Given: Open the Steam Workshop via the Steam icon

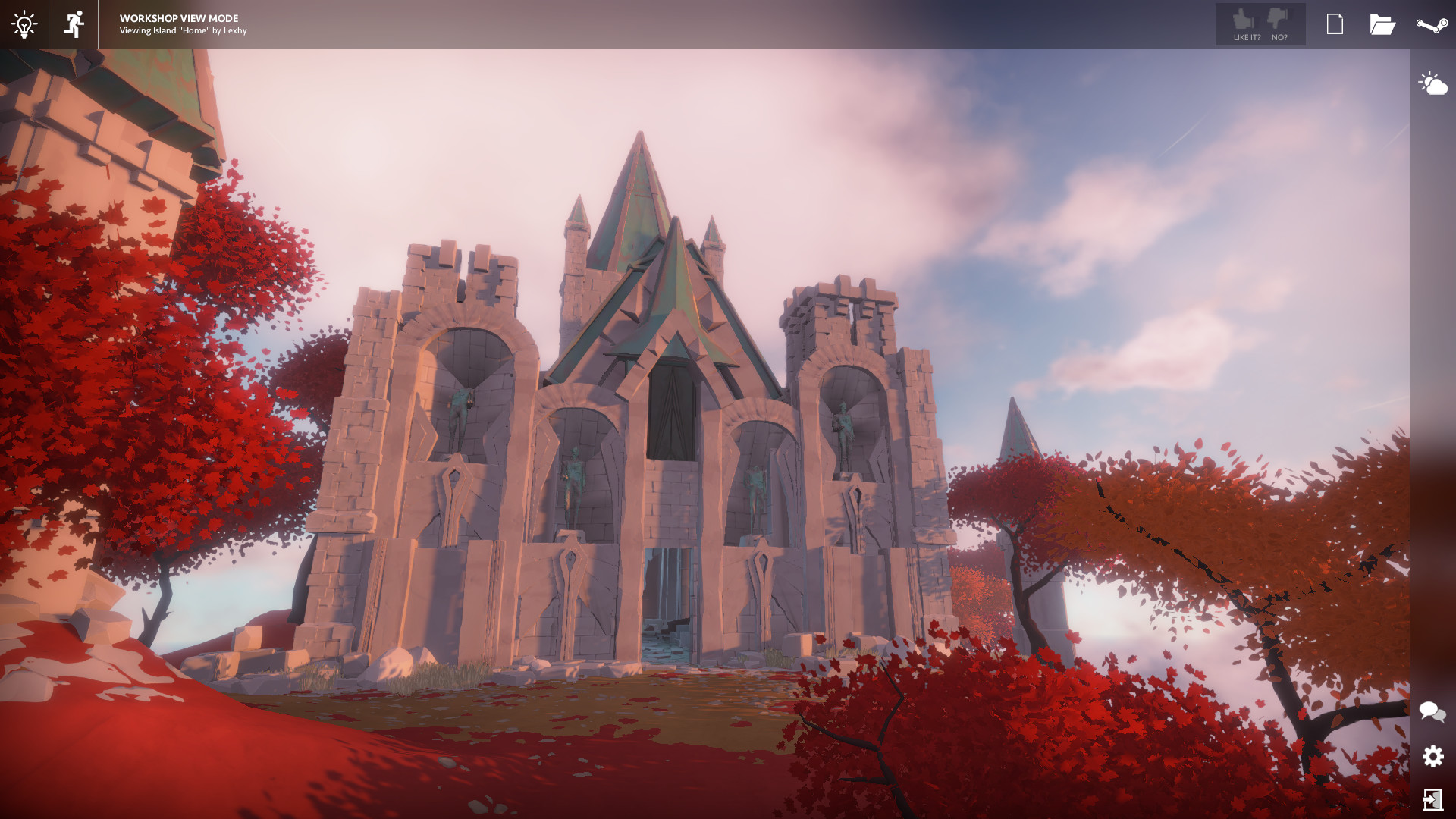Looking at the screenshot, I should [1432, 24].
